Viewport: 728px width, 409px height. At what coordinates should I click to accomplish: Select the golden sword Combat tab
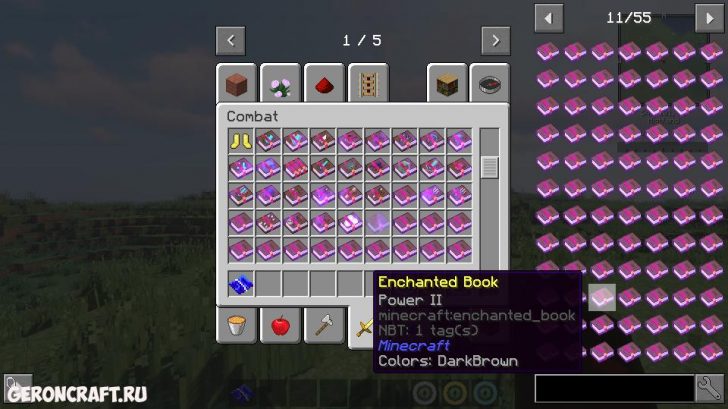pyautogui.click(x=362, y=325)
